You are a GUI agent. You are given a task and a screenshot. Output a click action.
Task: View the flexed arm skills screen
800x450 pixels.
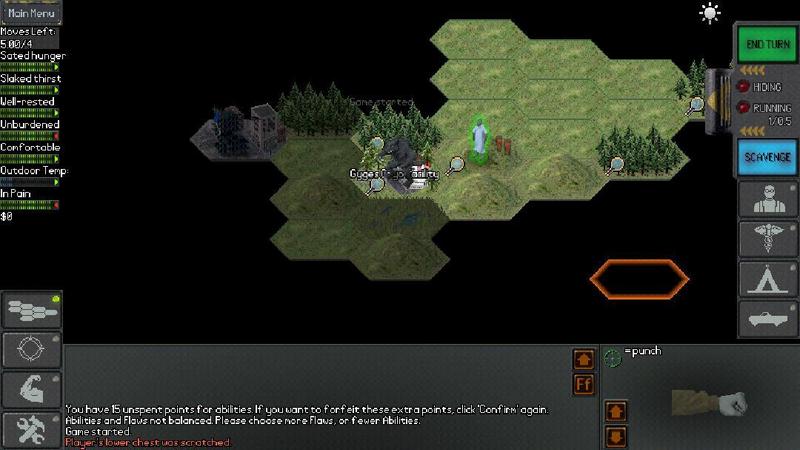coord(31,390)
